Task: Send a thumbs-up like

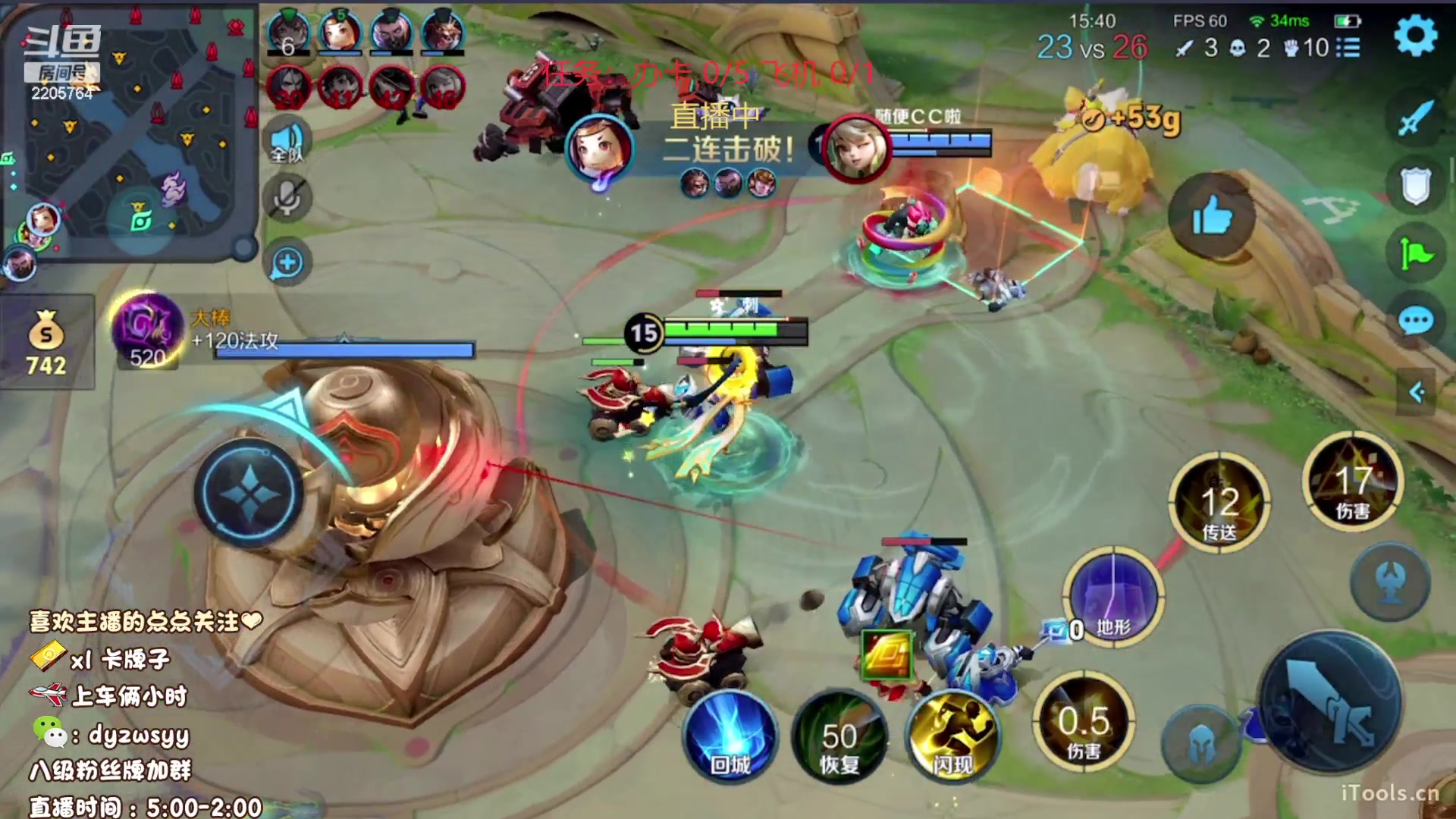Action: click(1211, 218)
